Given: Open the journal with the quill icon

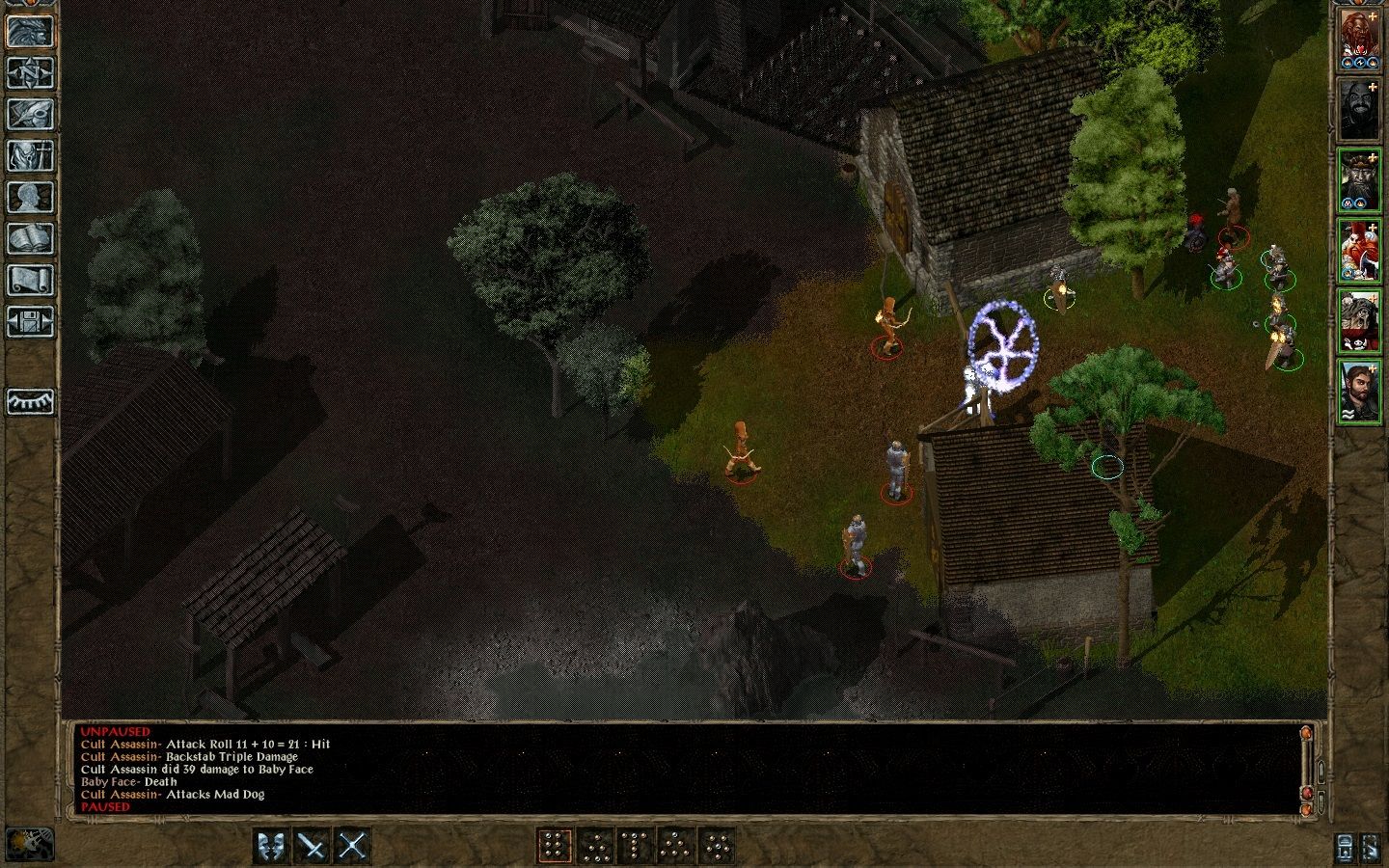Looking at the screenshot, I should coord(30,114).
